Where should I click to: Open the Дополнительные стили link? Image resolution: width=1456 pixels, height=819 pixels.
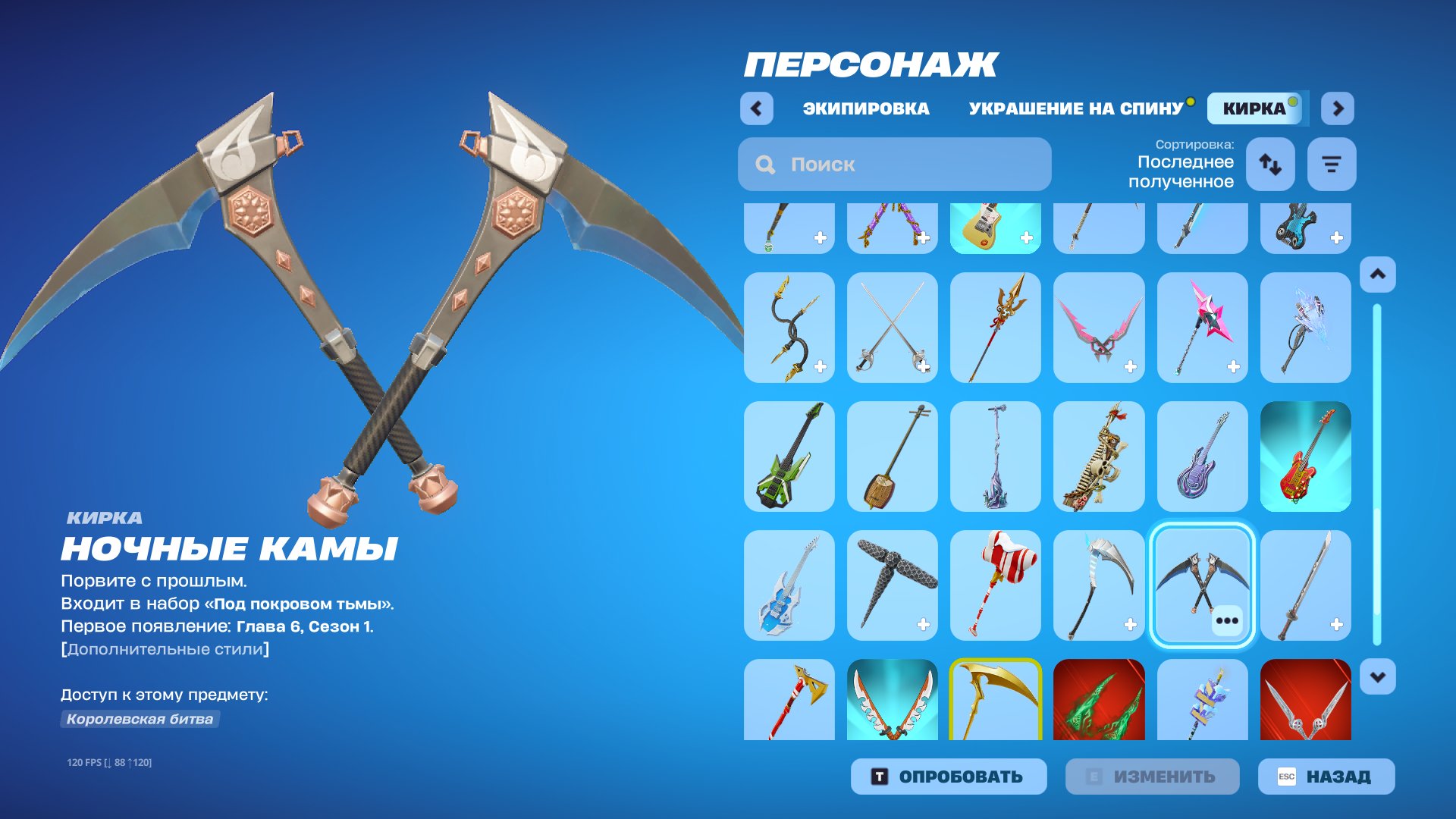coord(164,648)
